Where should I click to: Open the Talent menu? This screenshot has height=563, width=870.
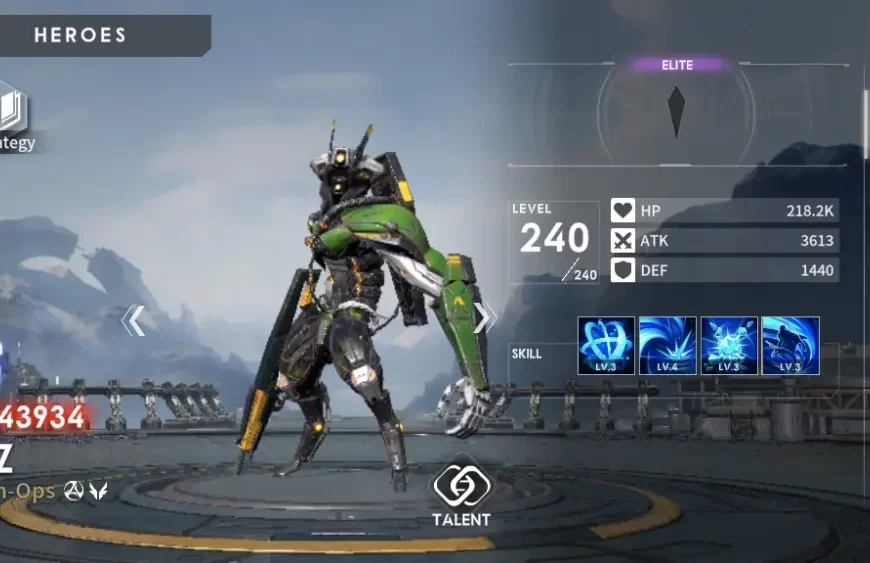click(461, 492)
